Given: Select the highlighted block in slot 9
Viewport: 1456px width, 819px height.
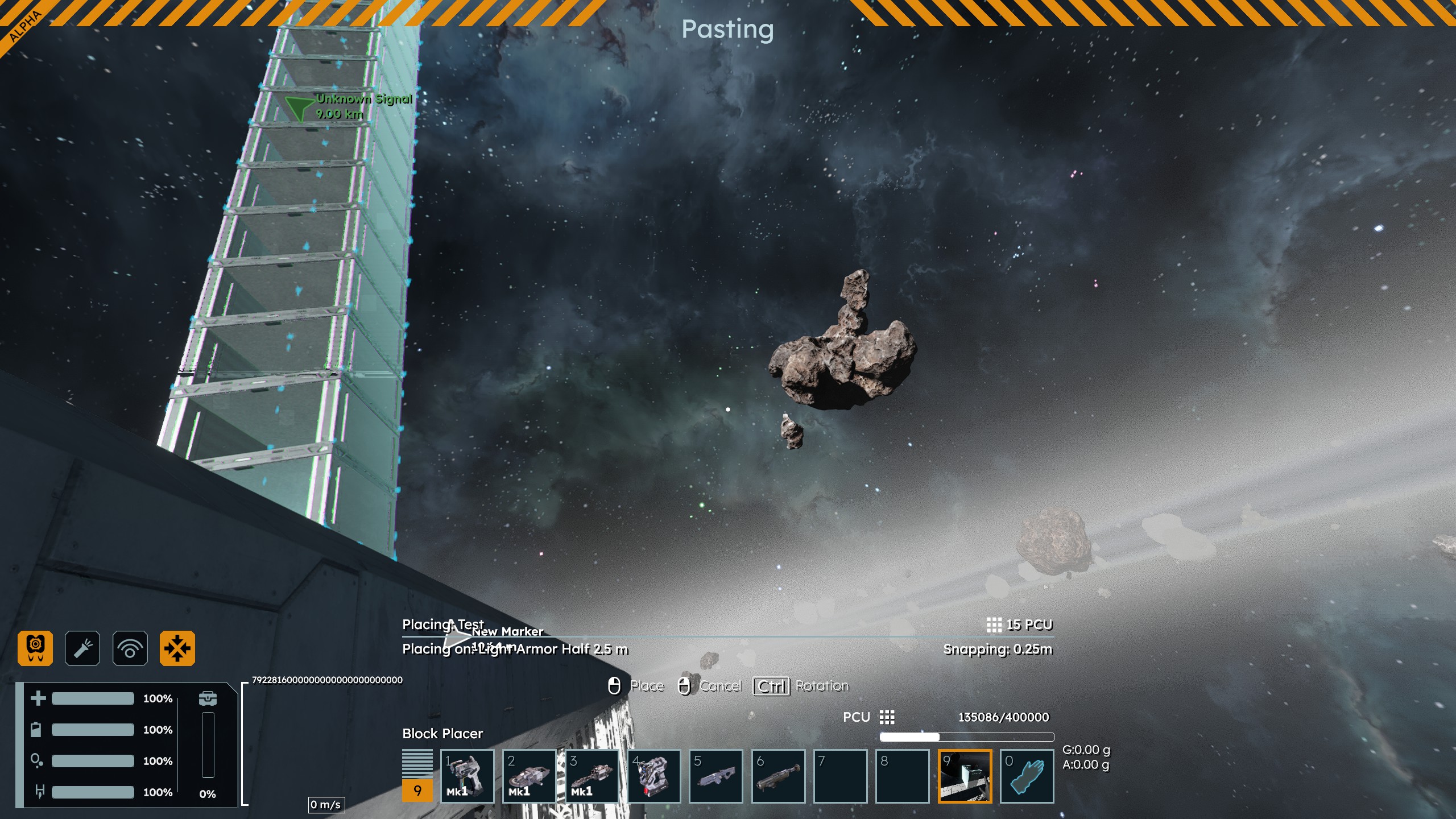Looking at the screenshot, I should (965, 776).
